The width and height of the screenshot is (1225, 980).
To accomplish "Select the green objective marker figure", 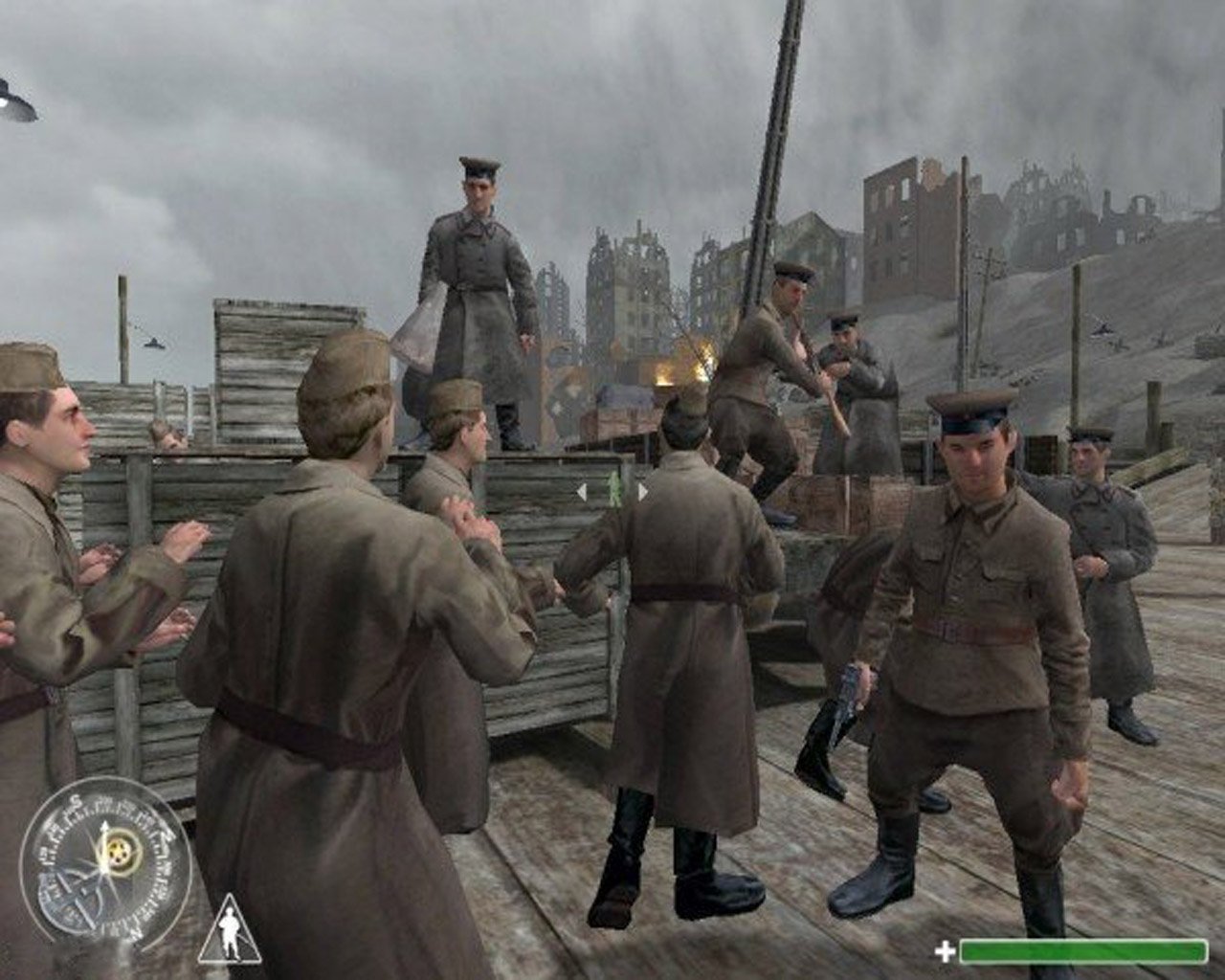I will coord(614,489).
